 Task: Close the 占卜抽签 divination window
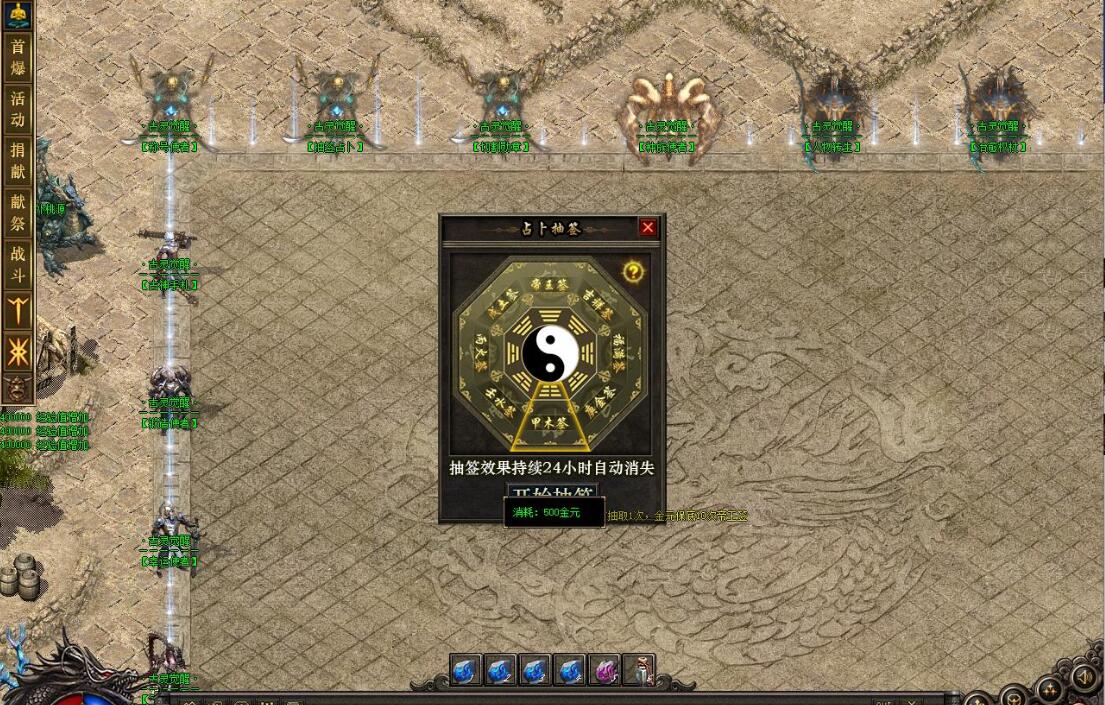click(648, 228)
